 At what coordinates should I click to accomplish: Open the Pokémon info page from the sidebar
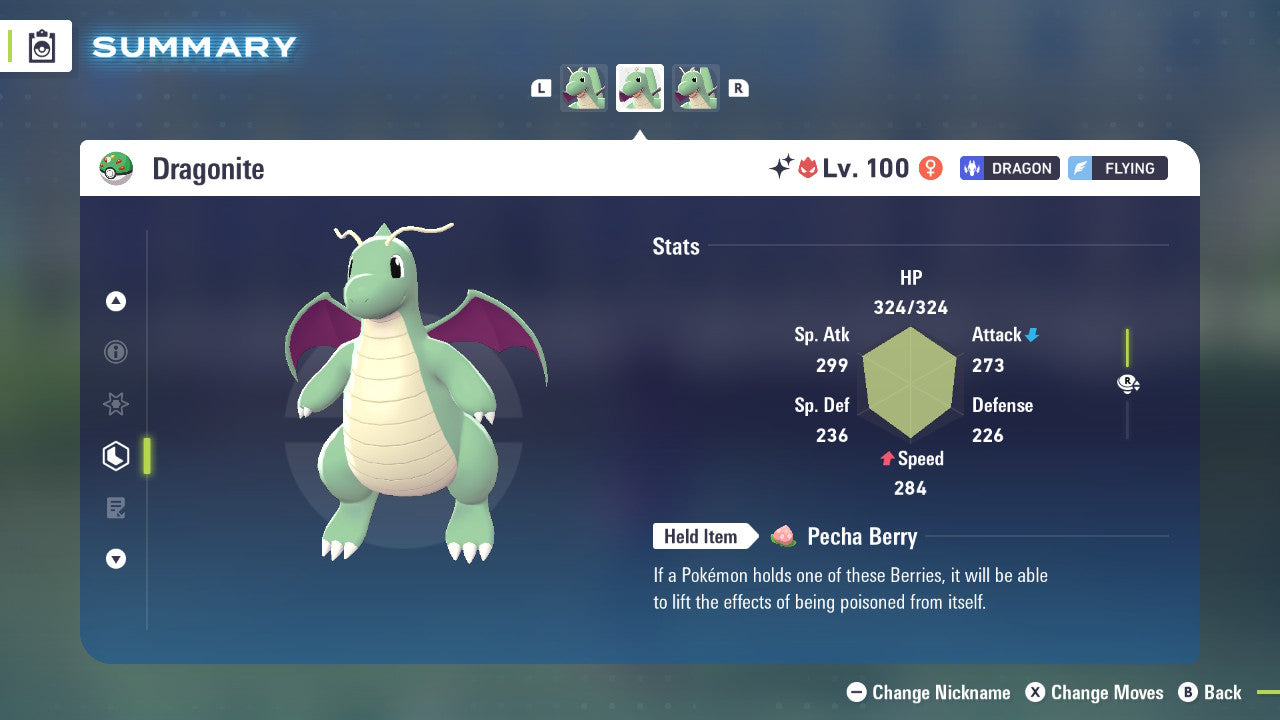116,352
